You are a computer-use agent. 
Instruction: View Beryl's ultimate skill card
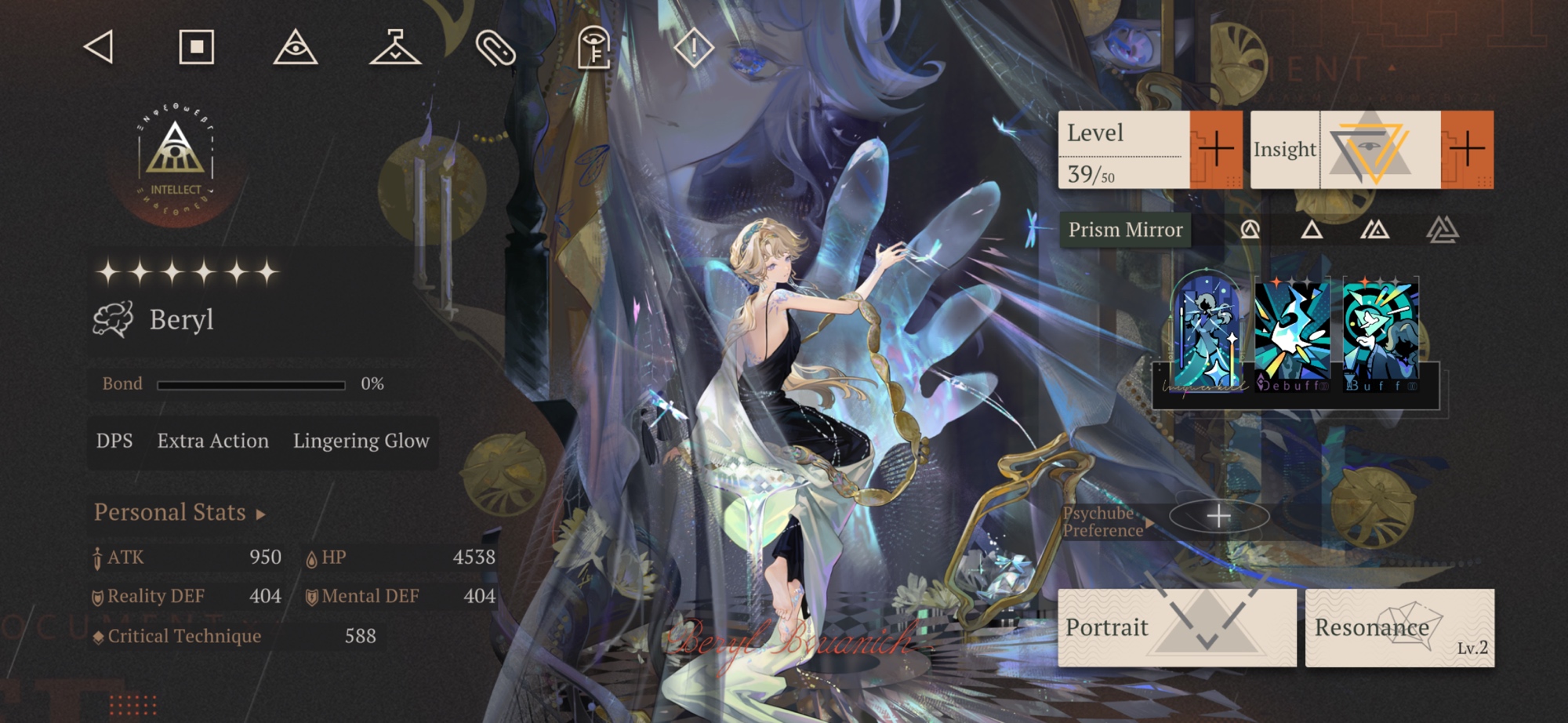[x=1206, y=334]
